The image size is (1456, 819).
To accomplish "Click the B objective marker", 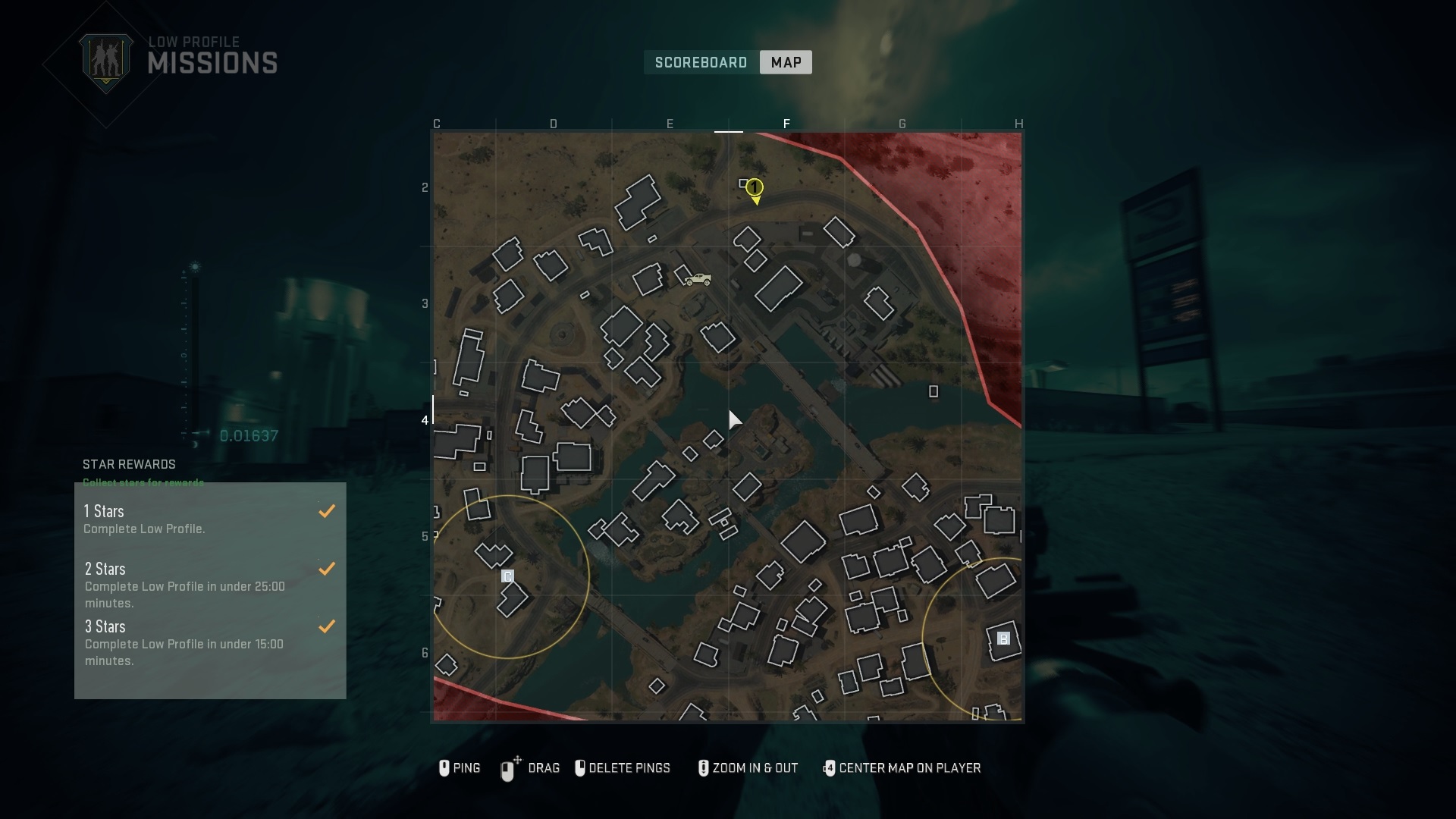I will 1003,639.
